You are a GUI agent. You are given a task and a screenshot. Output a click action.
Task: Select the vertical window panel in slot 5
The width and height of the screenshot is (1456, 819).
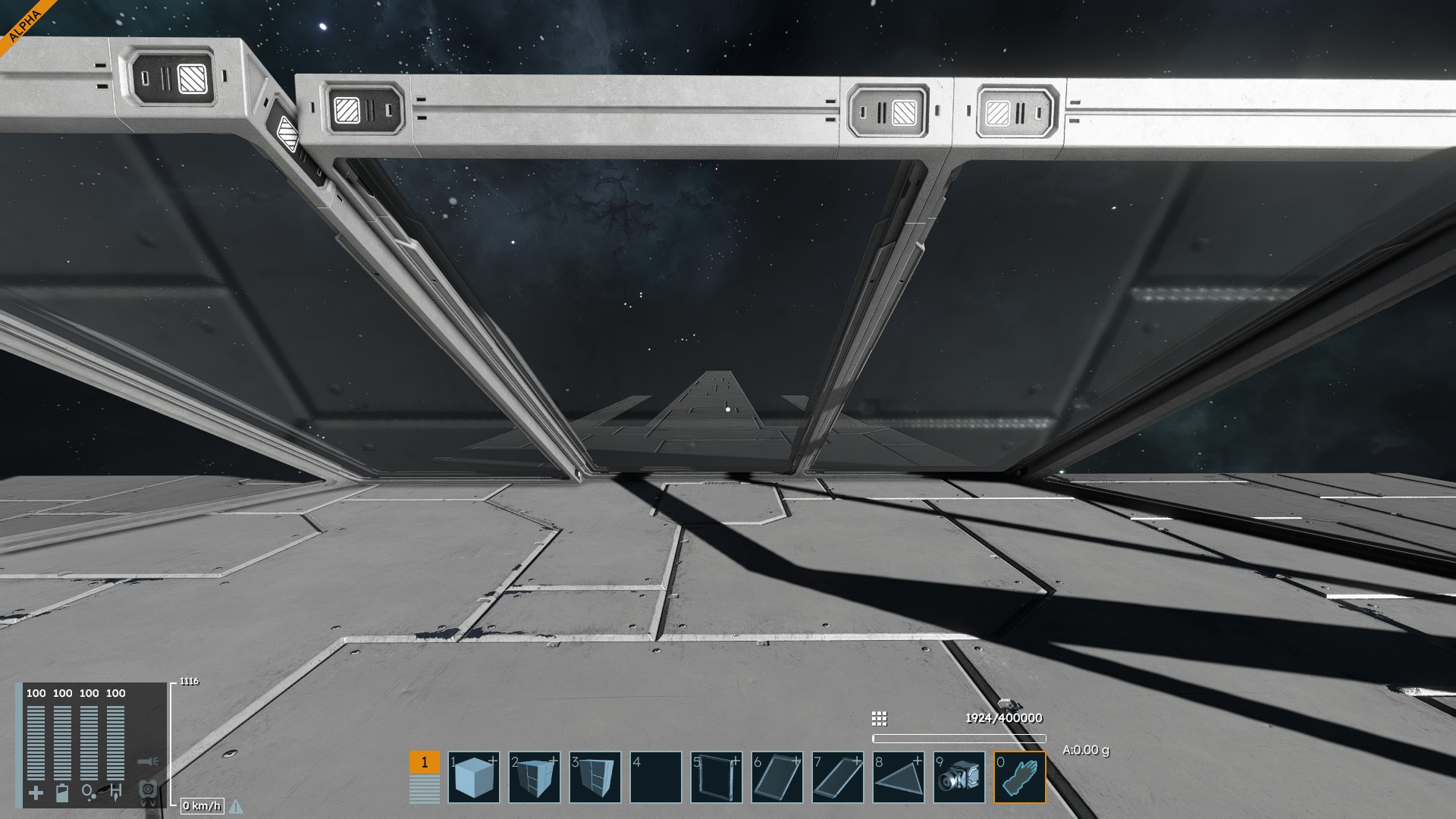717,777
